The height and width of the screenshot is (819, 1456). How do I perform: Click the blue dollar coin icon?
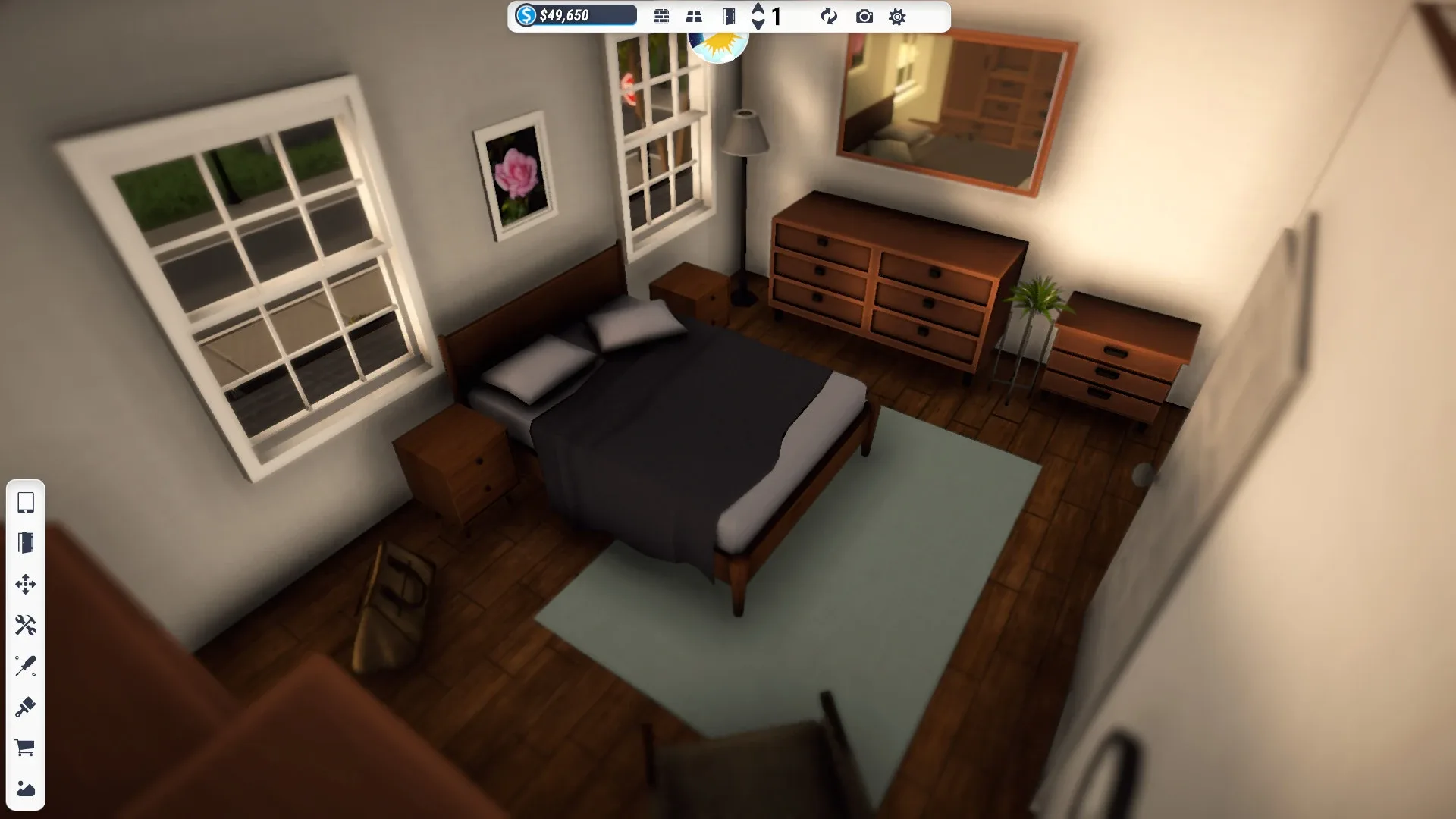(526, 16)
